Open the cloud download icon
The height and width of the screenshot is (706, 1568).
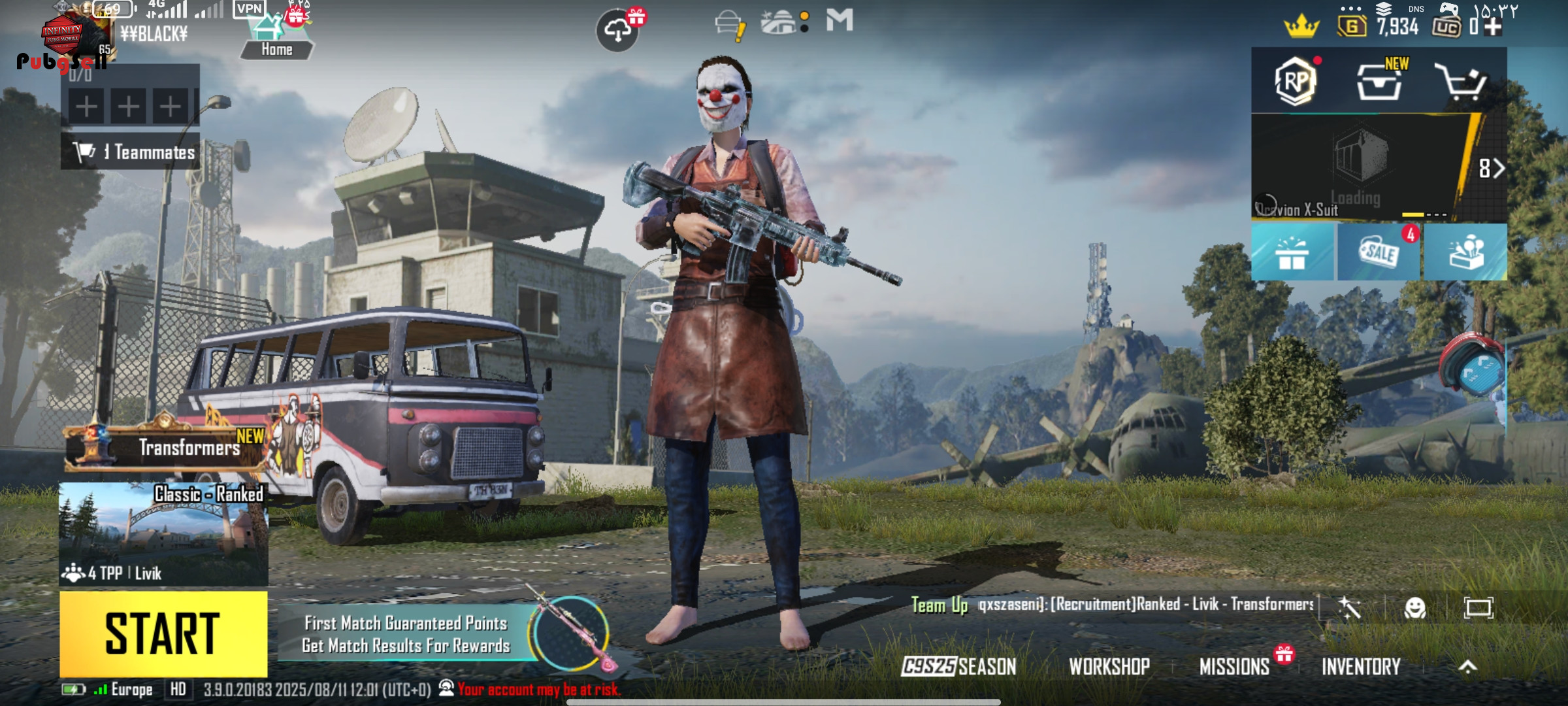[617, 30]
